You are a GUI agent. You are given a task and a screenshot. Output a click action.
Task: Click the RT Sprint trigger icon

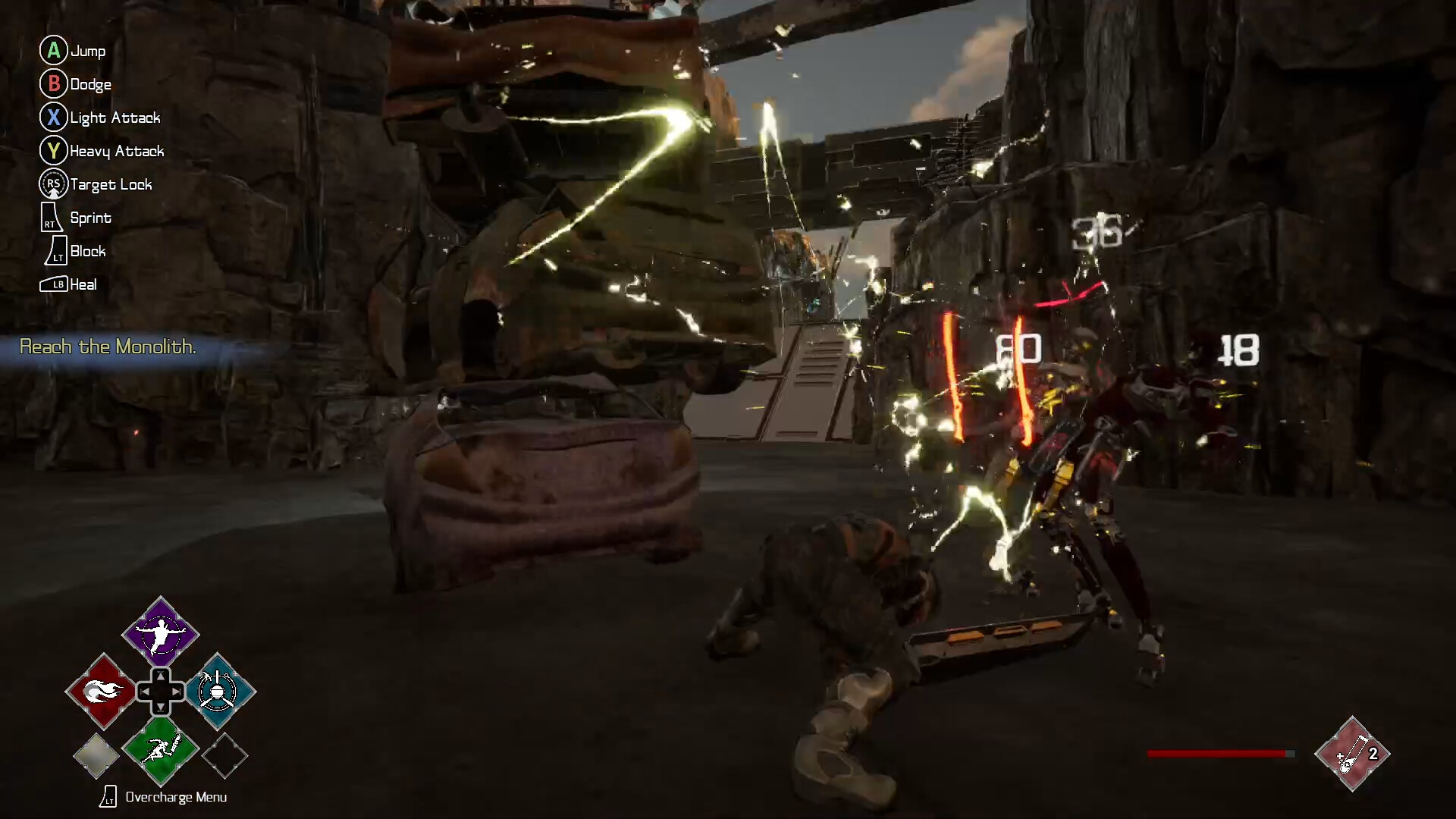(50, 218)
